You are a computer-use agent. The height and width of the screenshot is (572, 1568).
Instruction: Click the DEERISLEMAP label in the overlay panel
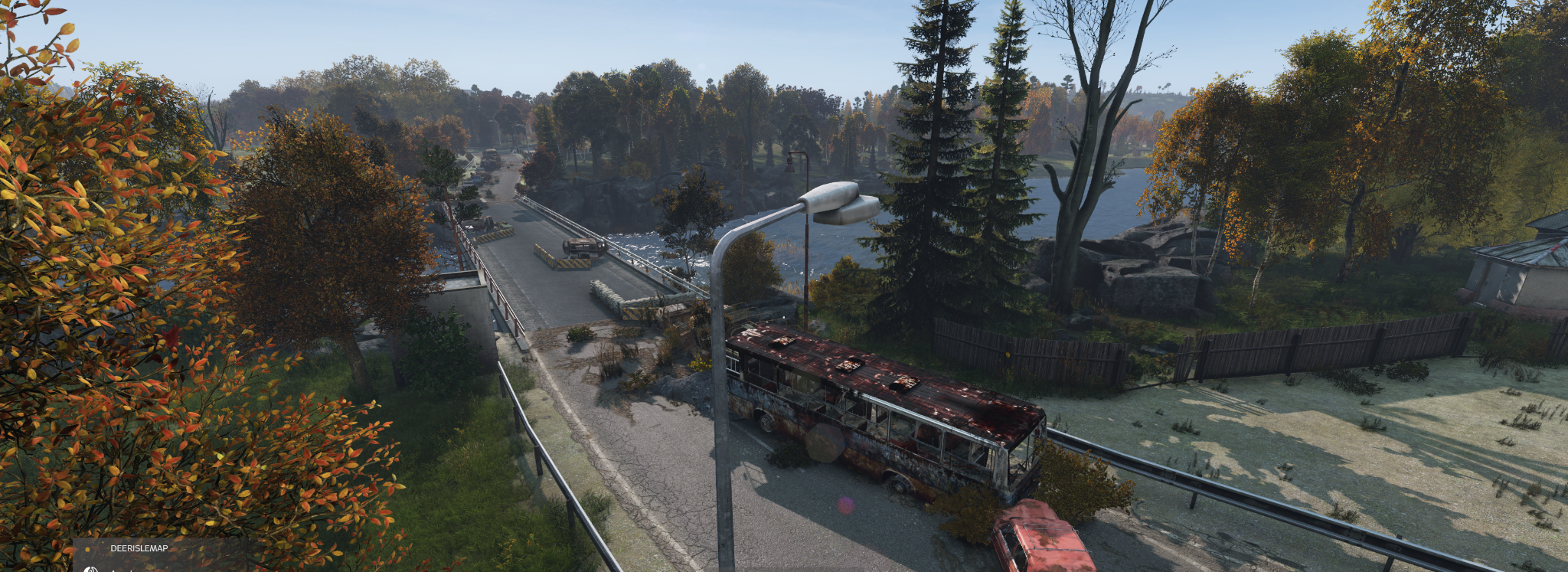[x=139, y=548]
